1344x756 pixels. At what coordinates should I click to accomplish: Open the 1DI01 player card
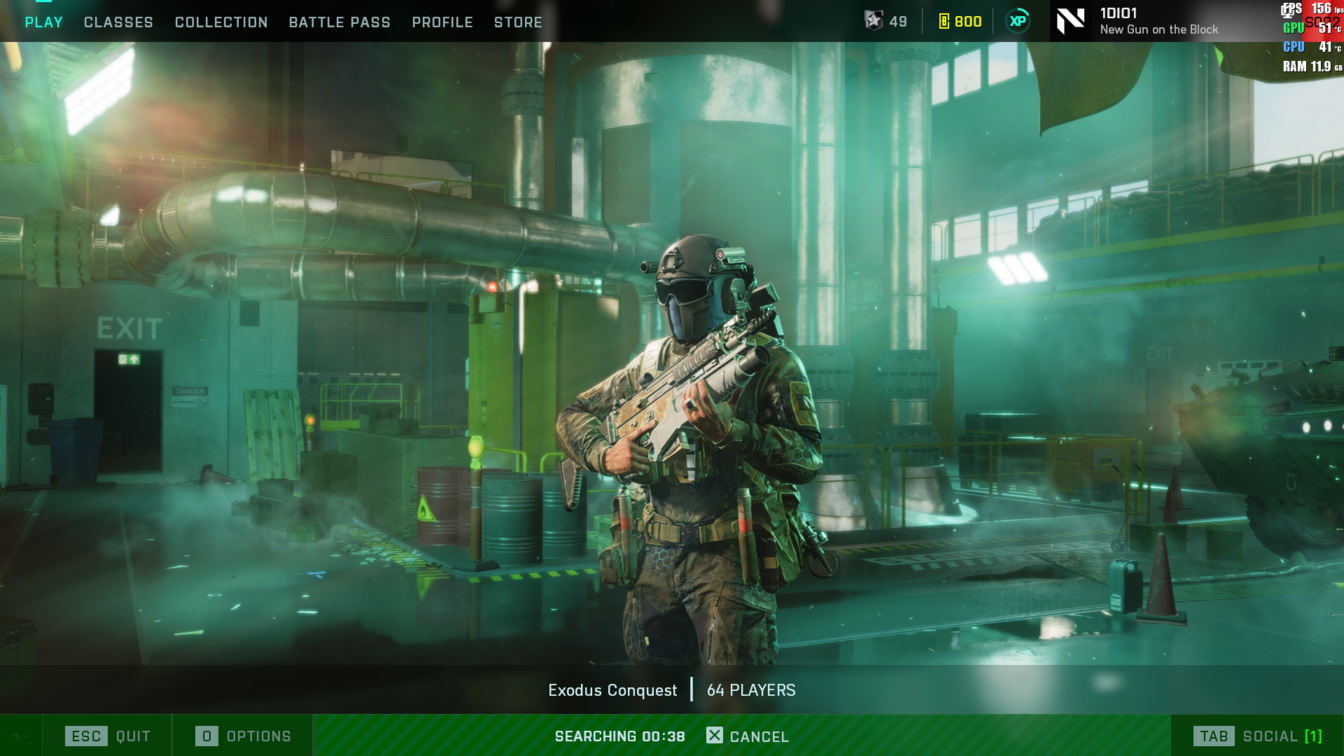pyautogui.click(x=1138, y=21)
